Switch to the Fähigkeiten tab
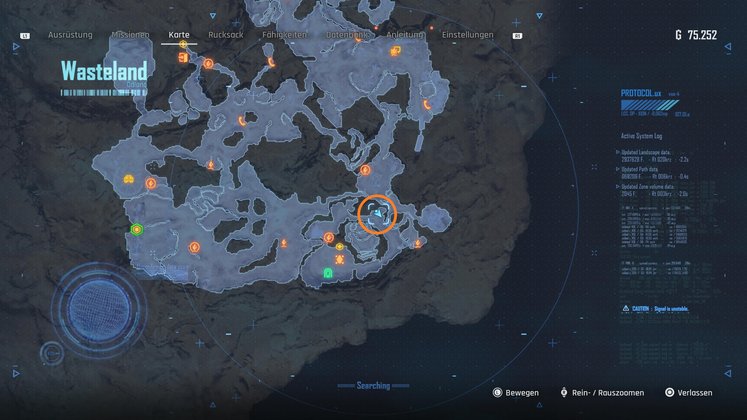747x420 pixels. click(x=284, y=35)
